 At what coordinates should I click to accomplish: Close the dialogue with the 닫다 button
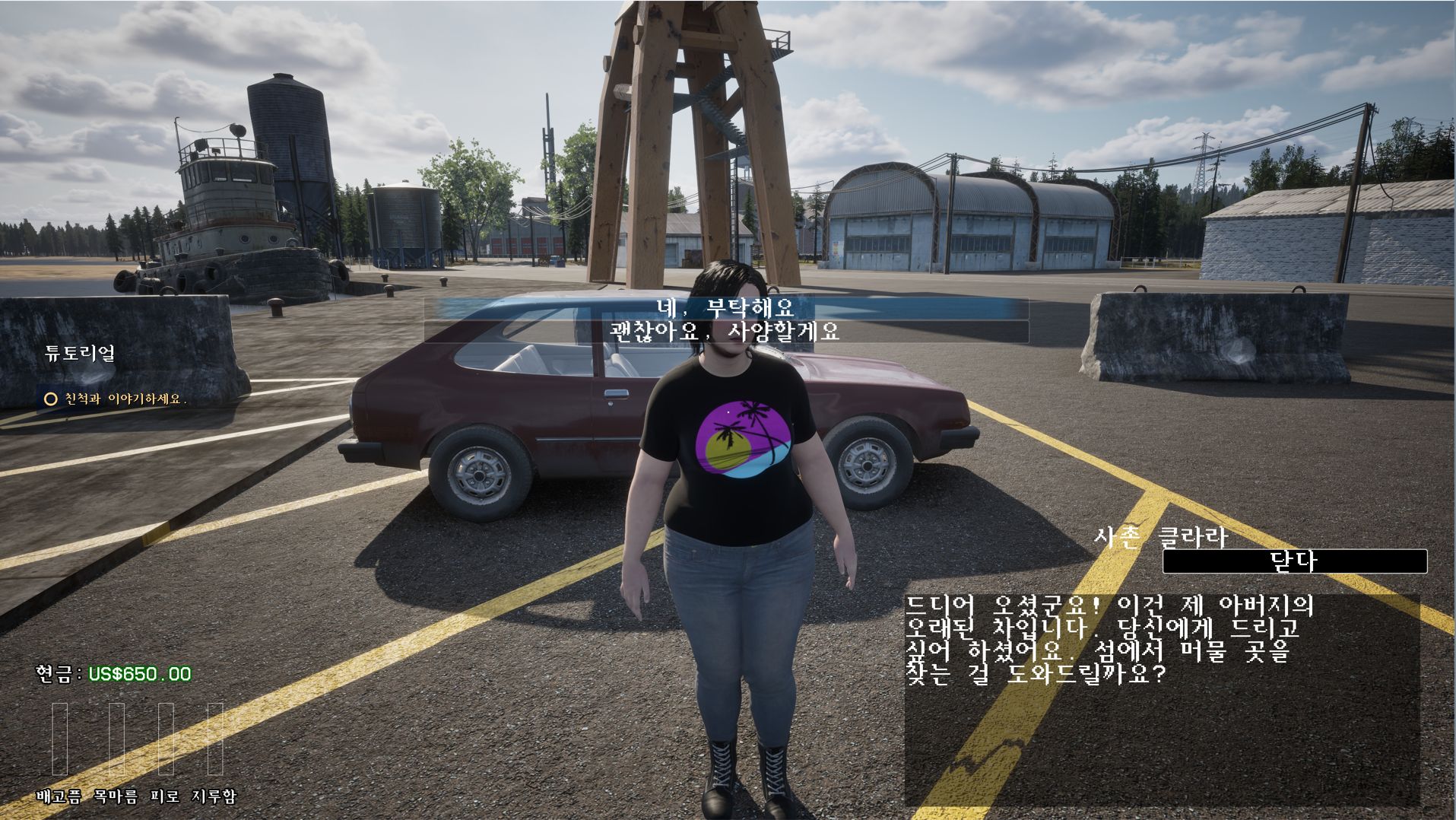pos(1294,561)
